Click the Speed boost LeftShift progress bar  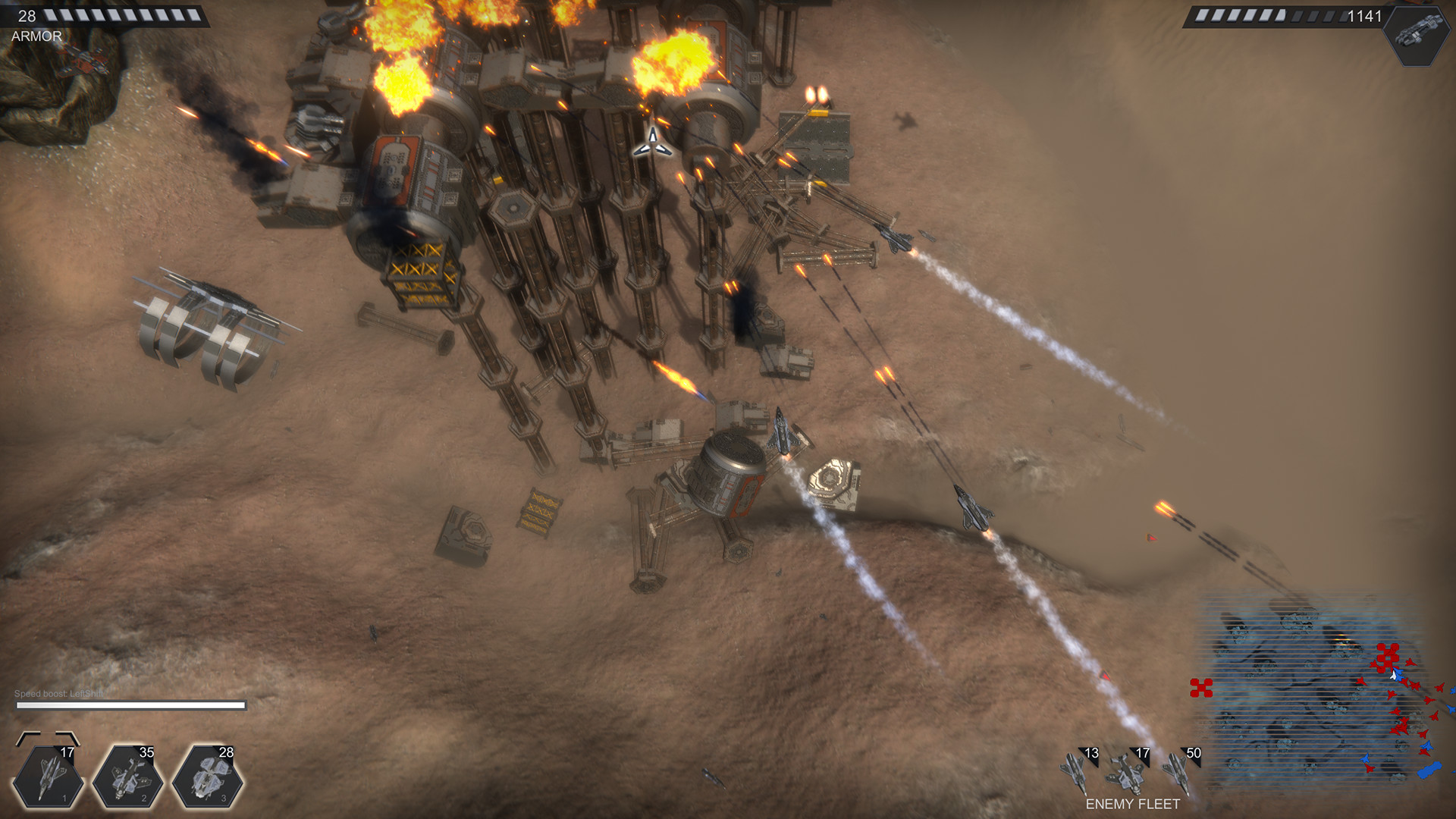click(133, 704)
